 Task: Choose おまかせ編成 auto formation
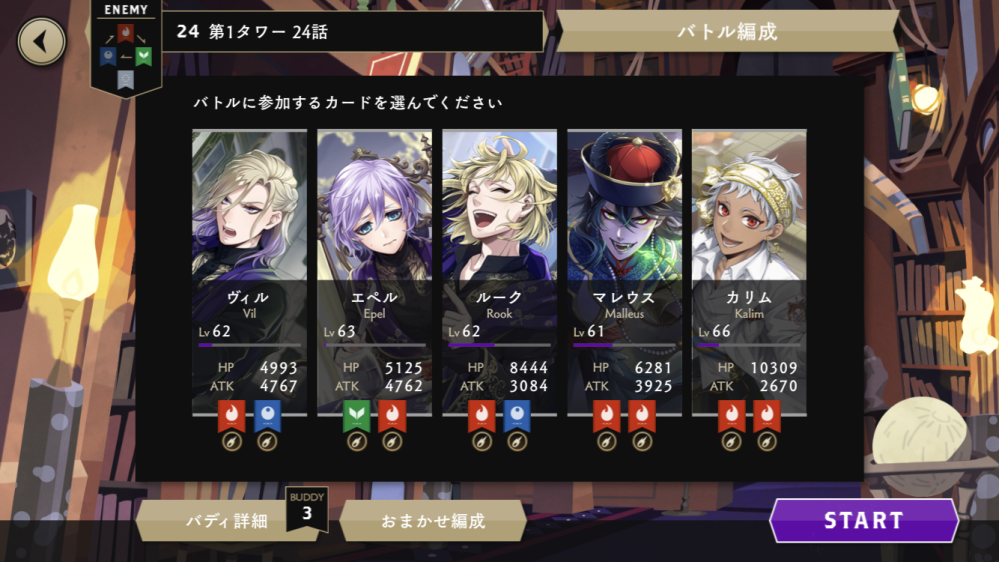click(x=433, y=520)
